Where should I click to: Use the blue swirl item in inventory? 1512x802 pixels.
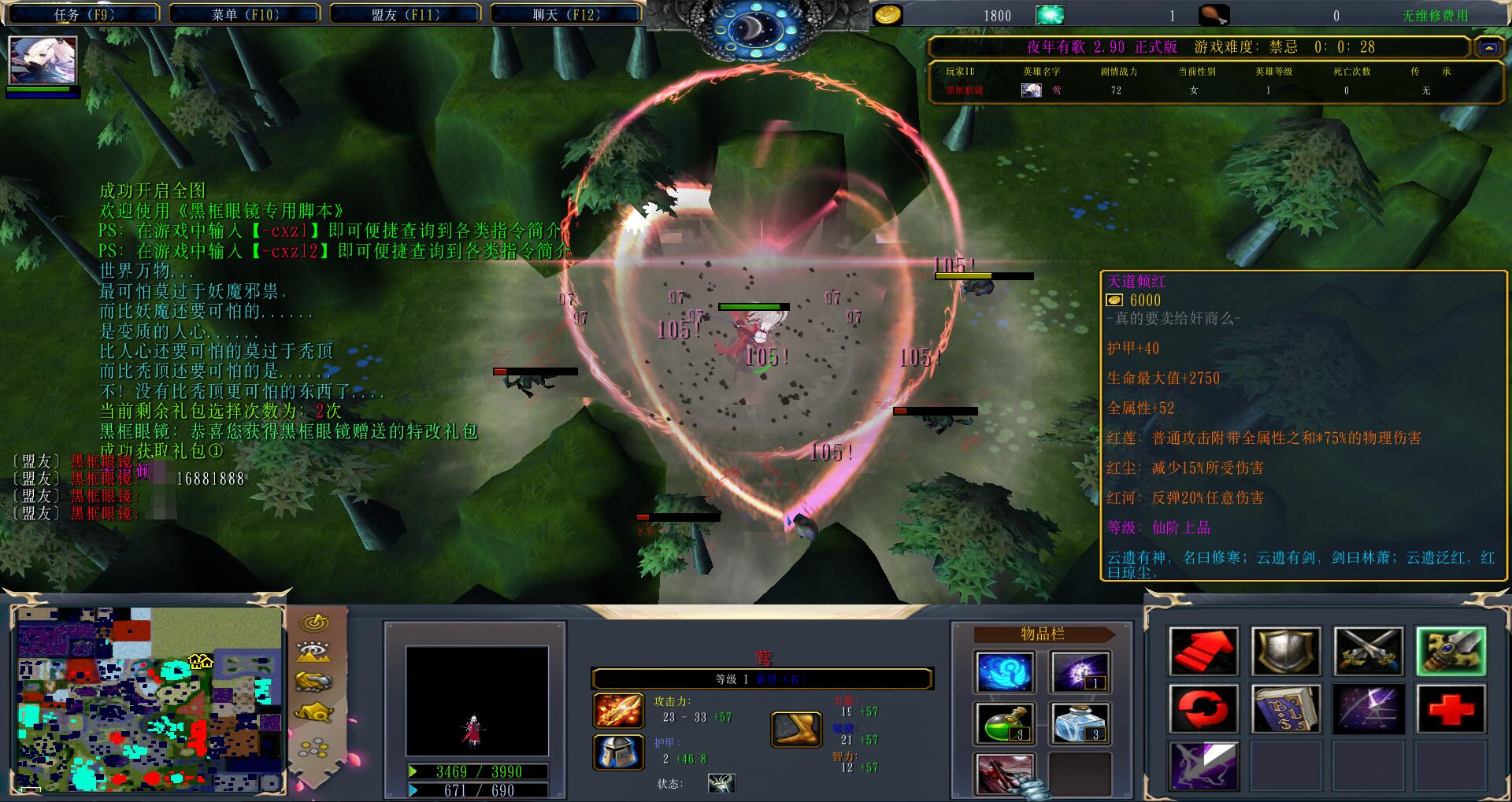pyautogui.click(x=1004, y=673)
